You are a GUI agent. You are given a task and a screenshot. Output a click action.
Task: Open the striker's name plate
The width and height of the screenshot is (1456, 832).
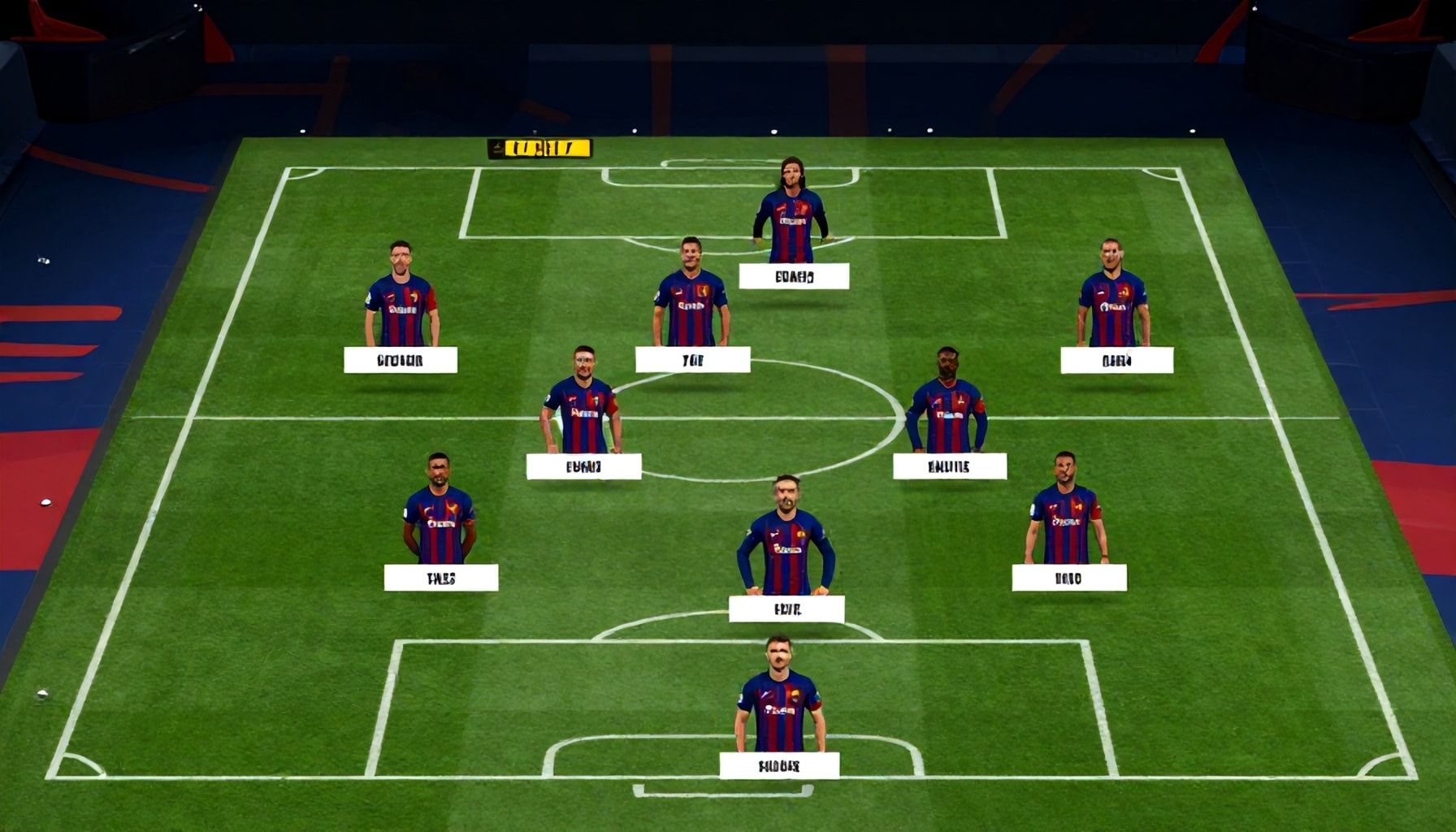792,276
